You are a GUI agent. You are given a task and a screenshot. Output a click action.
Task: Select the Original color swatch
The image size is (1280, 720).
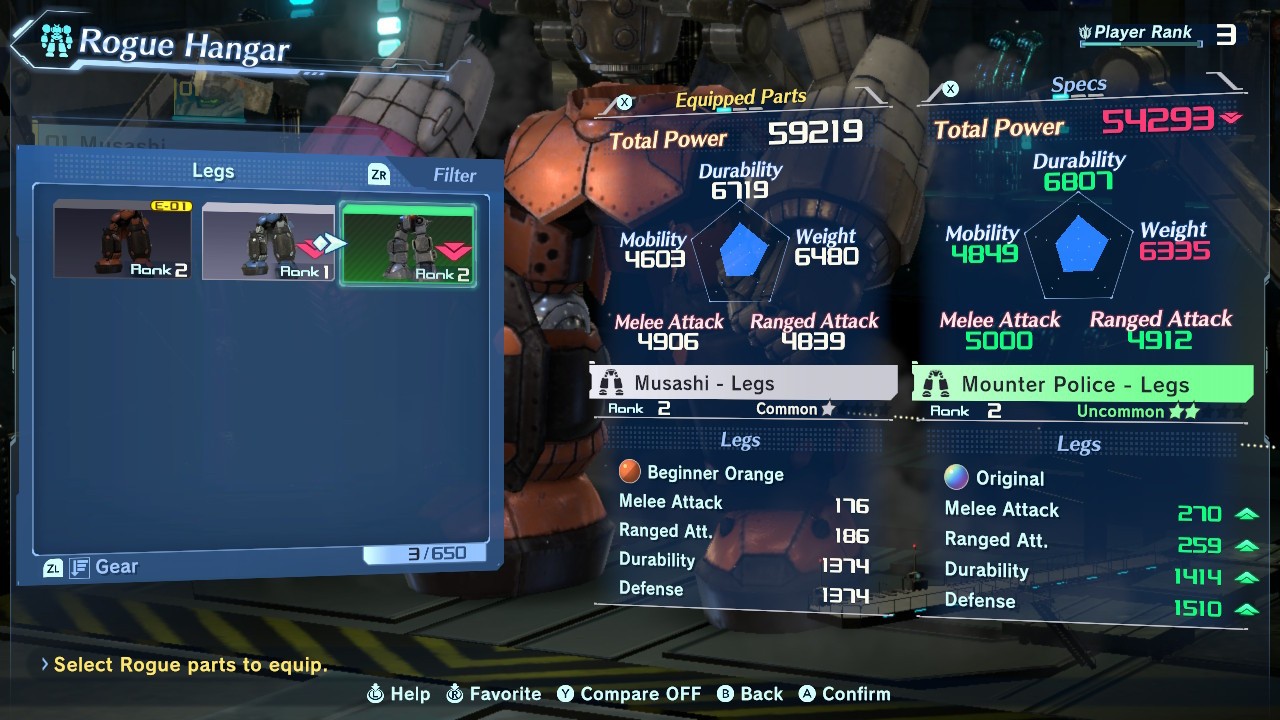click(957, 478)
